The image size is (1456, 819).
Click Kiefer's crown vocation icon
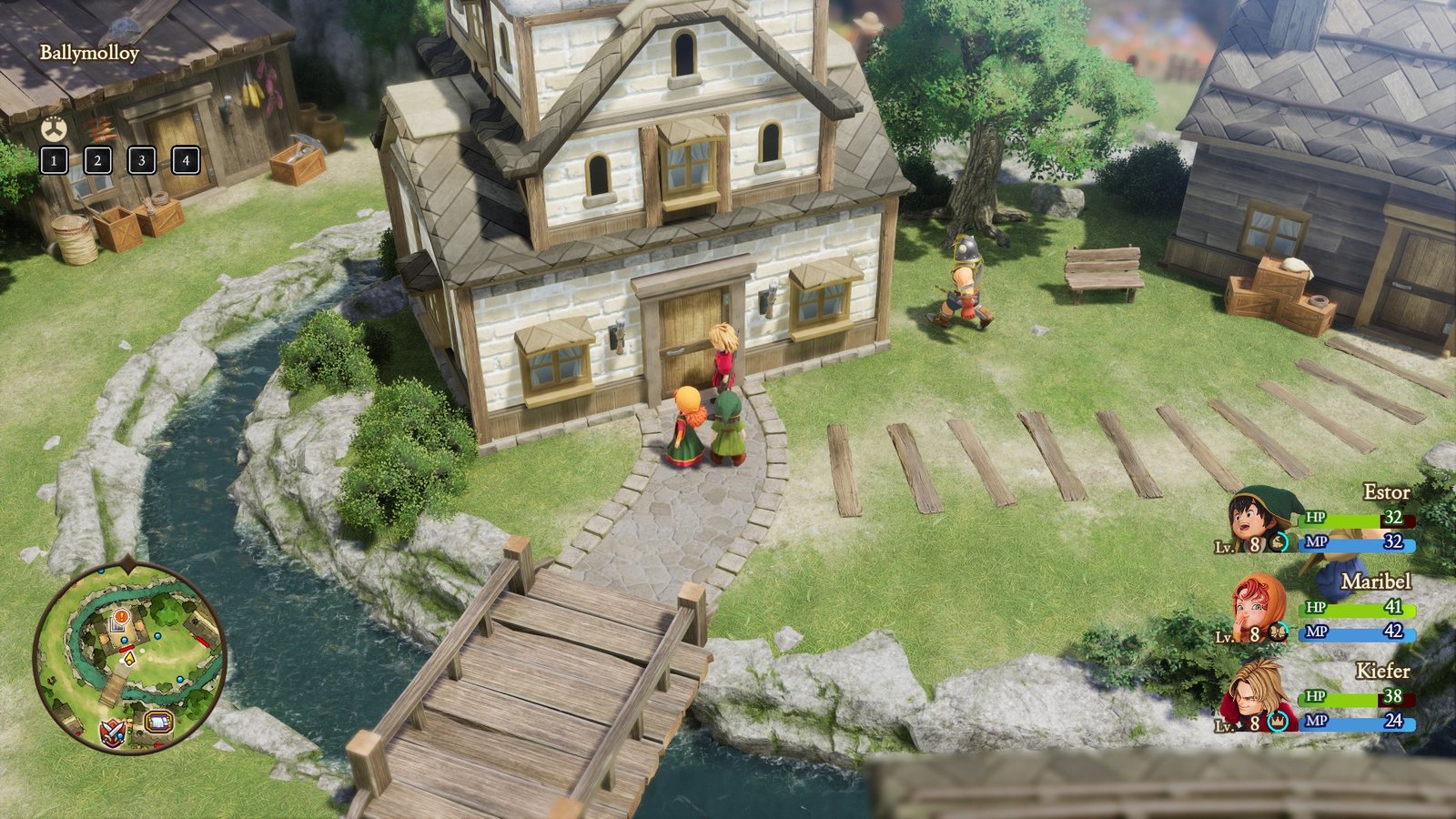tap(1276, 722)
